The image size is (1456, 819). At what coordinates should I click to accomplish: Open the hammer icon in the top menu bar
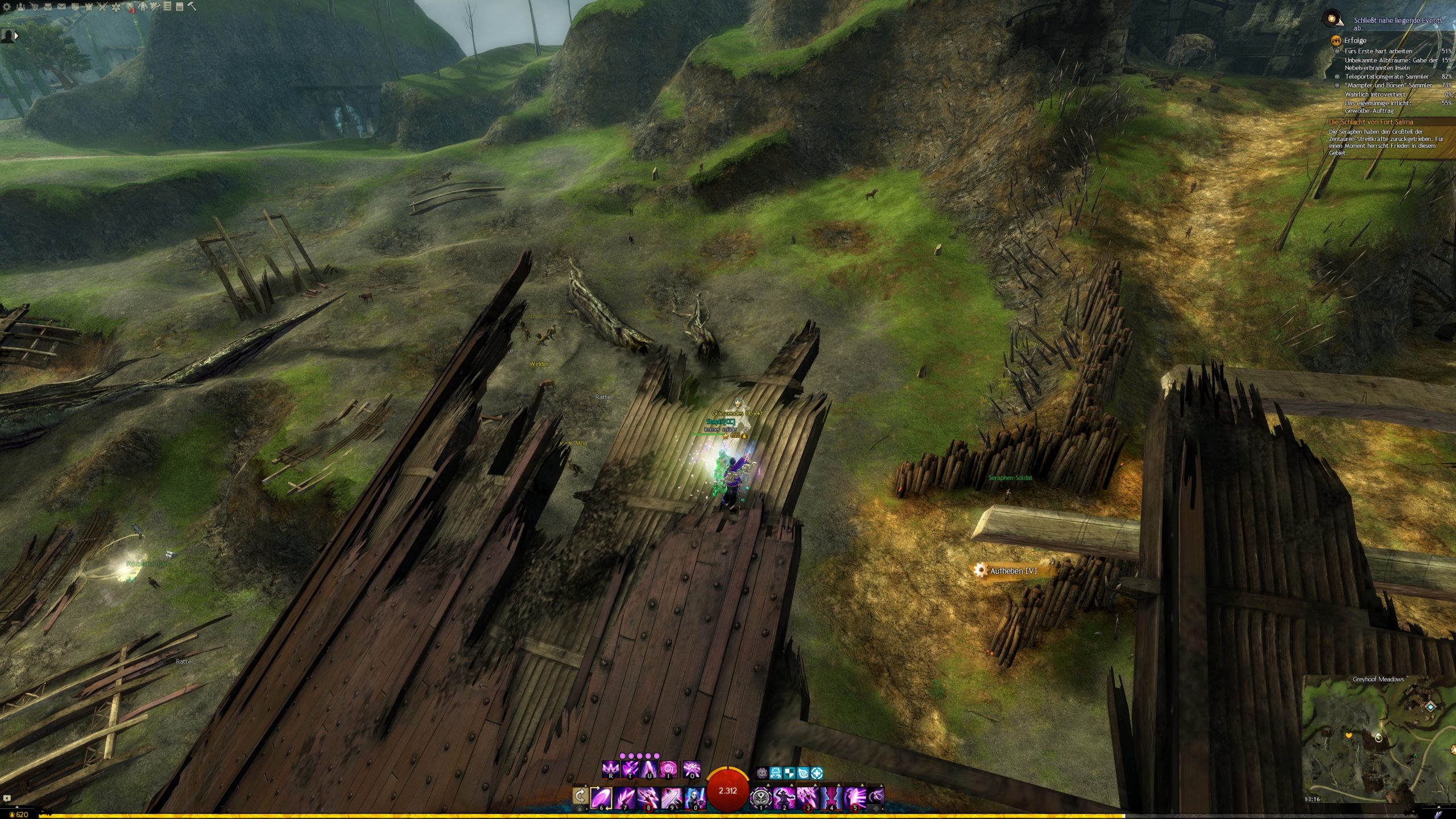click(192, 7)
